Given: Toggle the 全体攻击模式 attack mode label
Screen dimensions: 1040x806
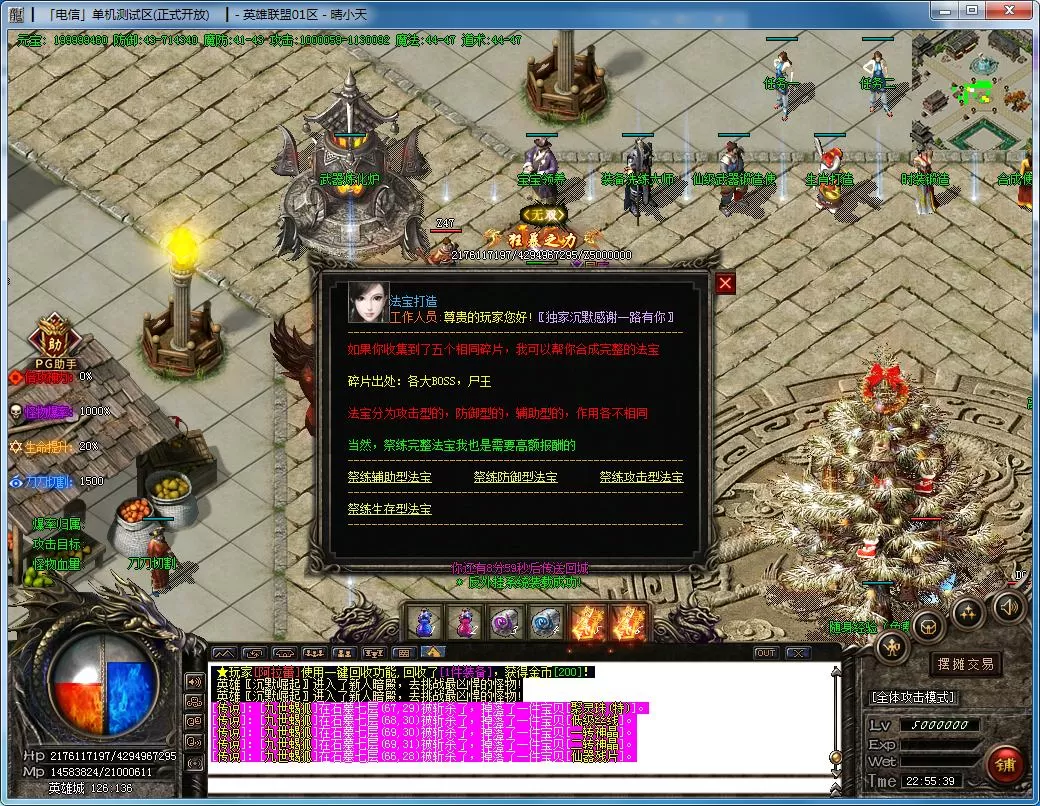Looking at the screenshot, I should click(x=913, y=696).
